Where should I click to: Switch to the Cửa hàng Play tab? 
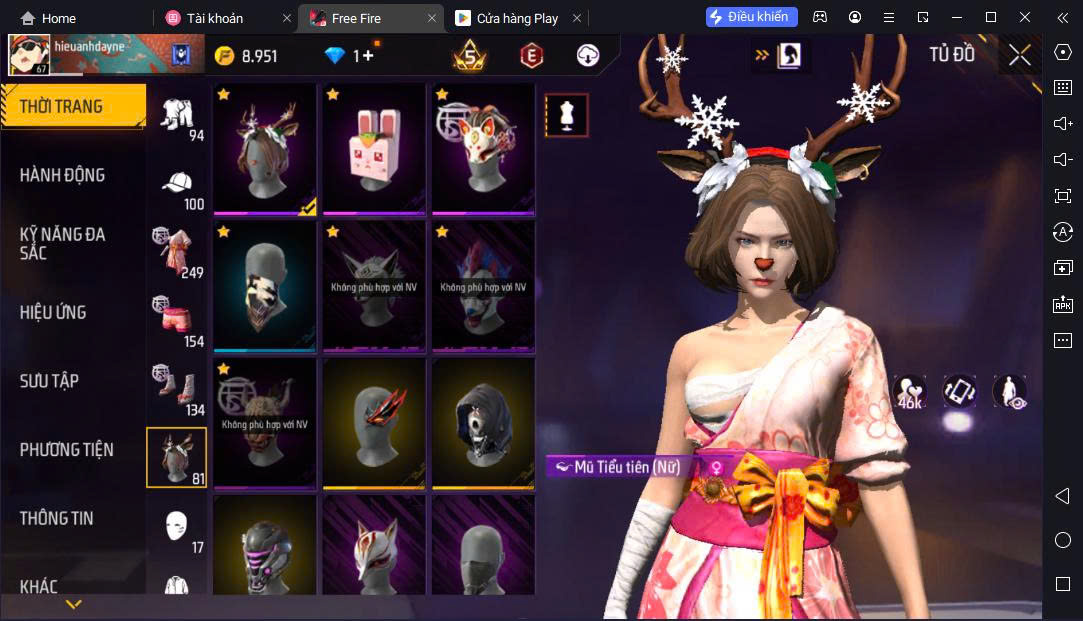517,18
